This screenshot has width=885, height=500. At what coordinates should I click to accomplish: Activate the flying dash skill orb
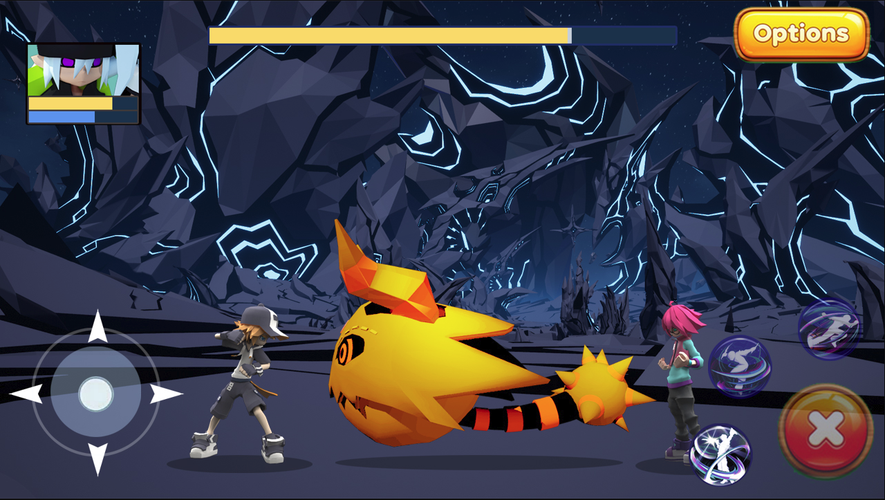(828, 328)
